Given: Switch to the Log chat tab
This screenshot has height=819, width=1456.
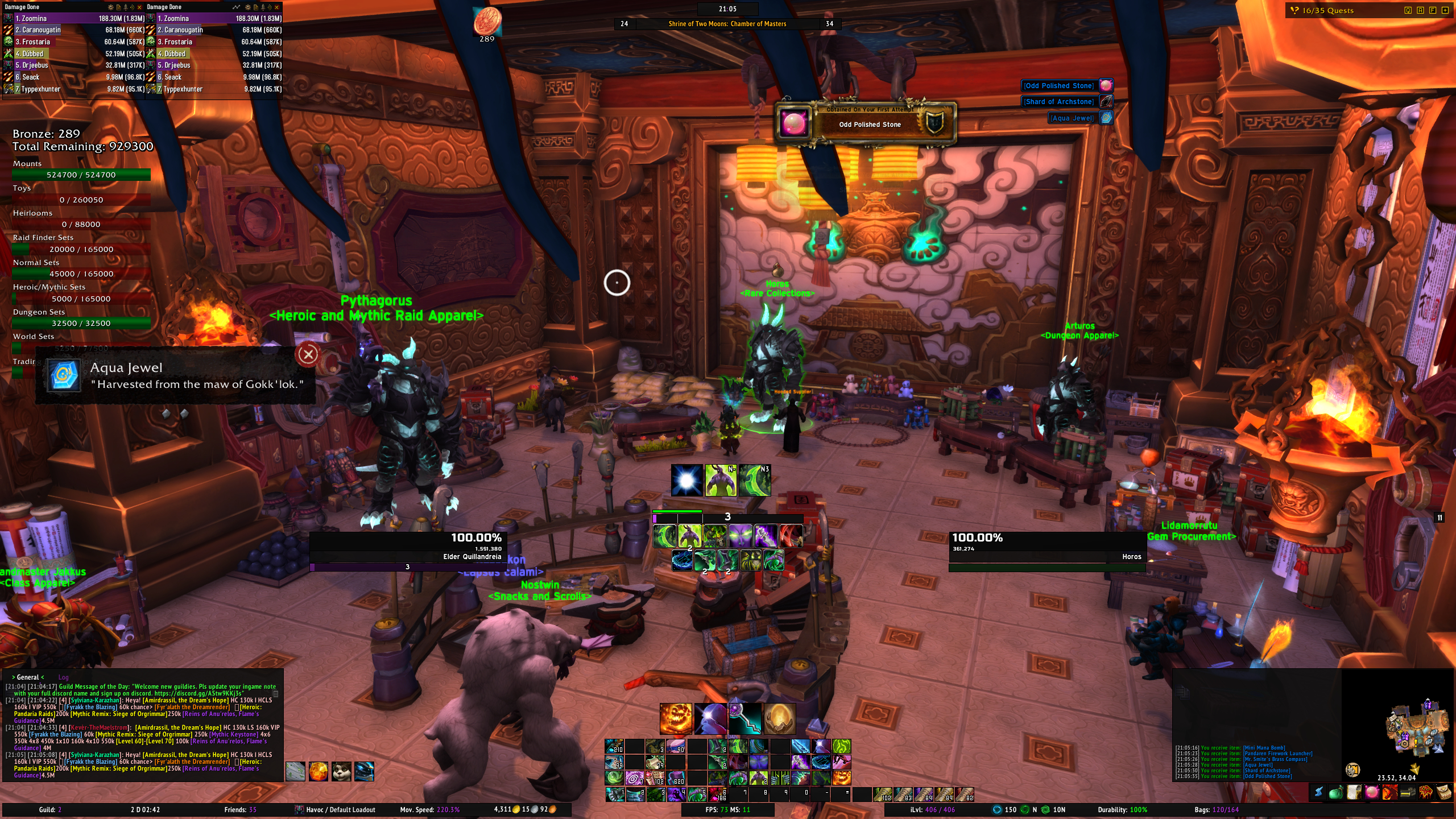Looking at the screenshot, I should click(63, 677).
